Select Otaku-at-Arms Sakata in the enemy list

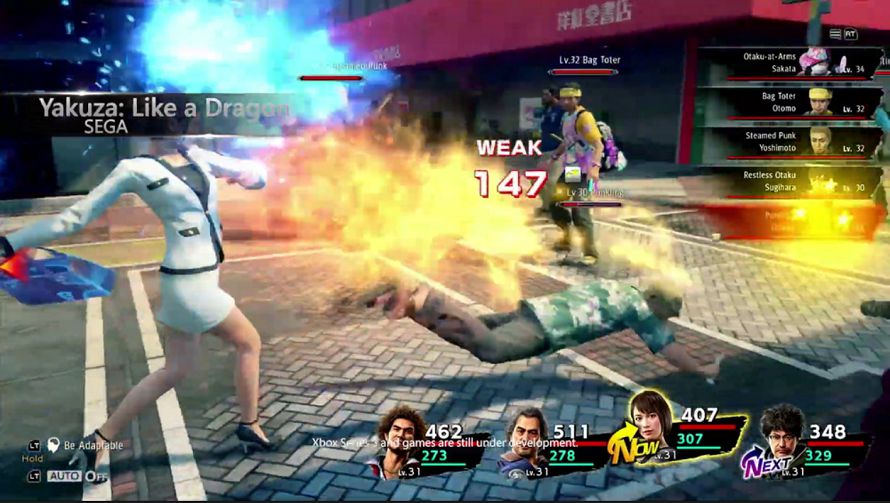tap(790, 63)
